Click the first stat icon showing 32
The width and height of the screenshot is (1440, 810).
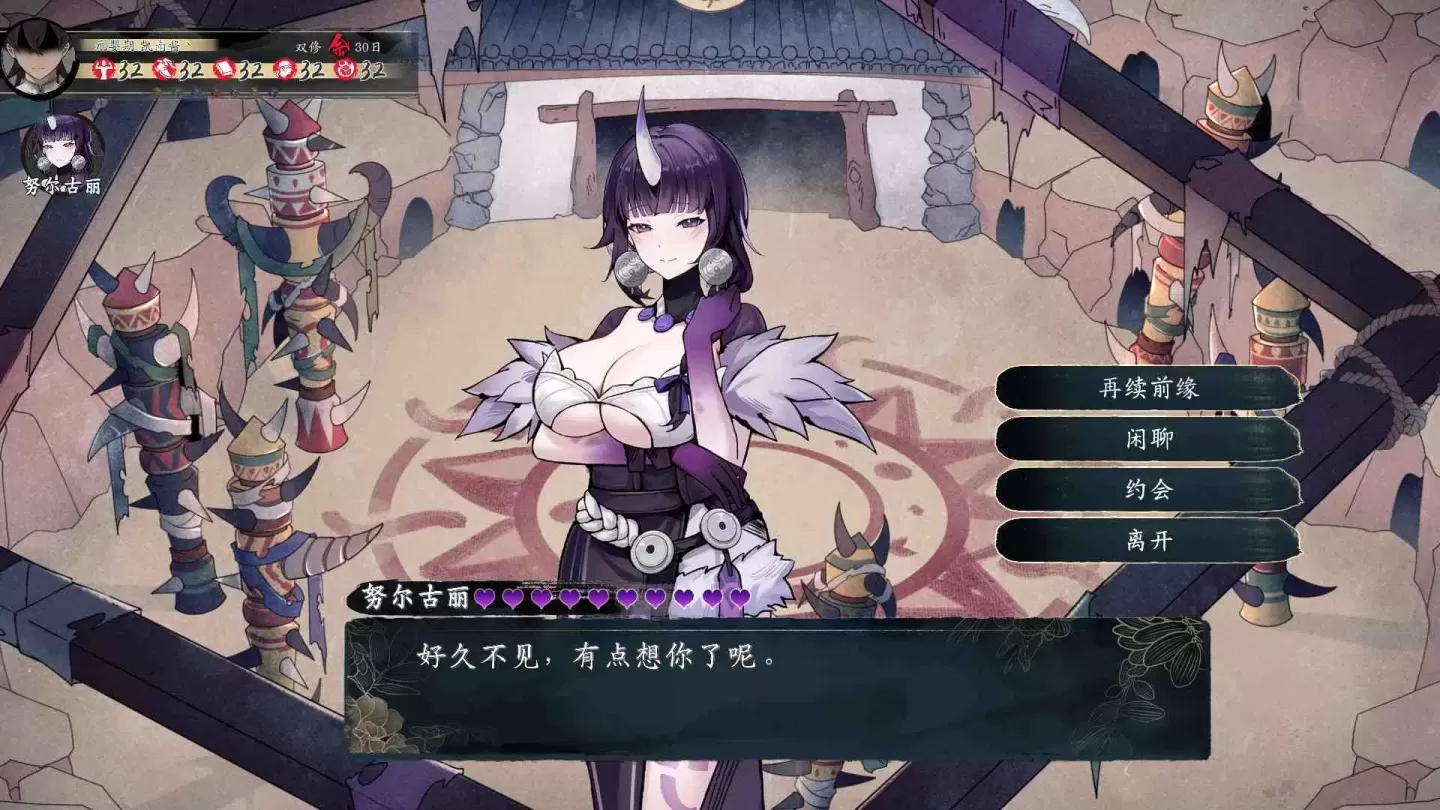(105, 70)
